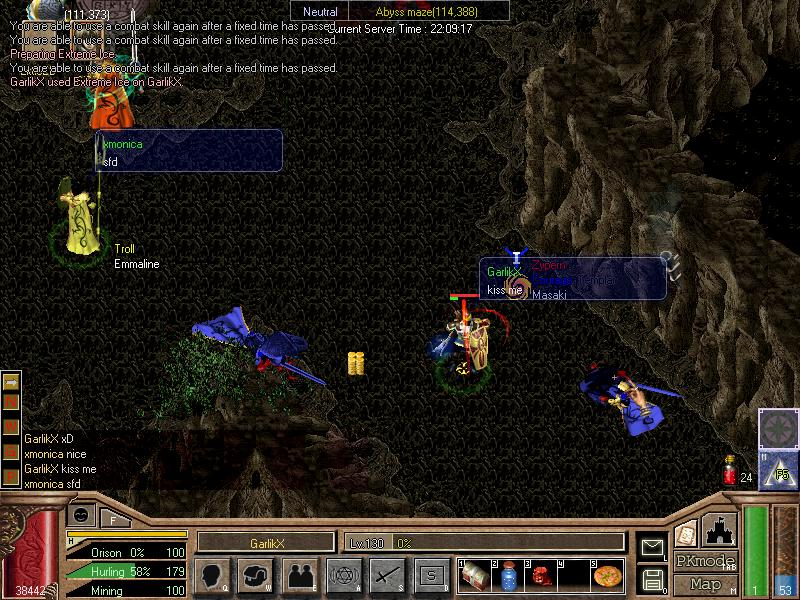The height and width of the screenshot is (600, 800).
Task: Click the smiley face emote button
Action: tap(82, 514)
